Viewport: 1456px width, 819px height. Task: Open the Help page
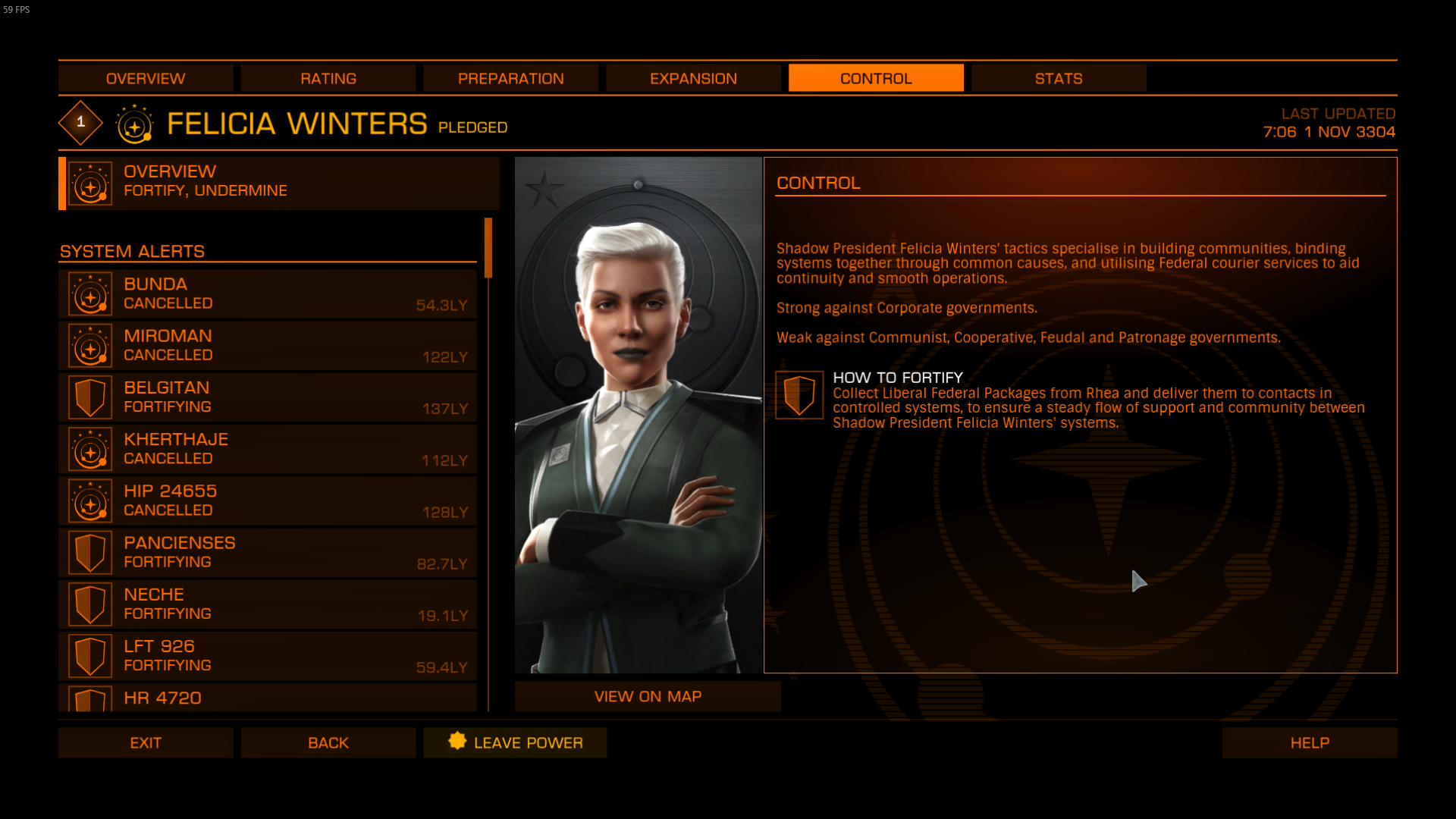(x=1310, y=742)
